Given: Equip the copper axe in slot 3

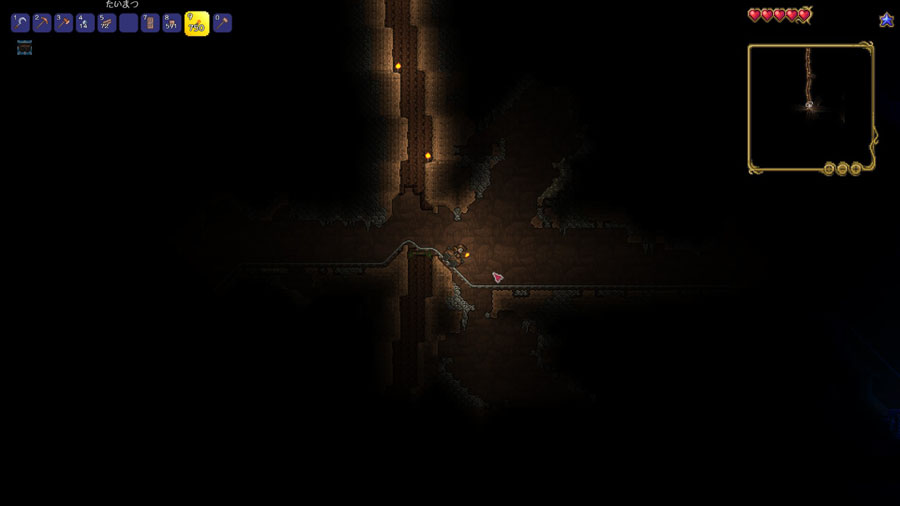Looking at the screenshot, I should 64,23.
